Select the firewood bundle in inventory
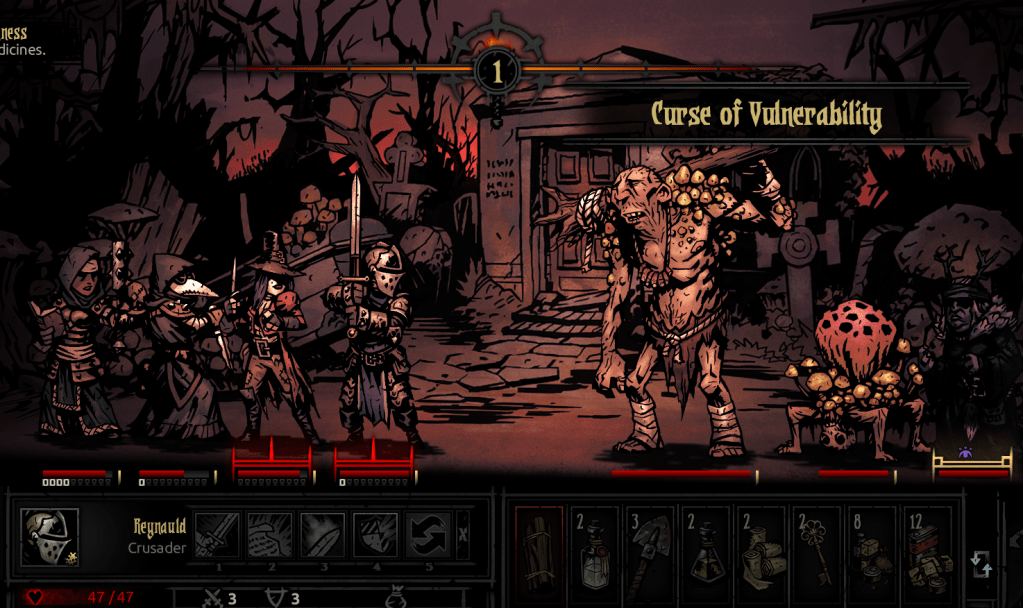Viewport: 1023px width, 608px height. coord(539,551)
